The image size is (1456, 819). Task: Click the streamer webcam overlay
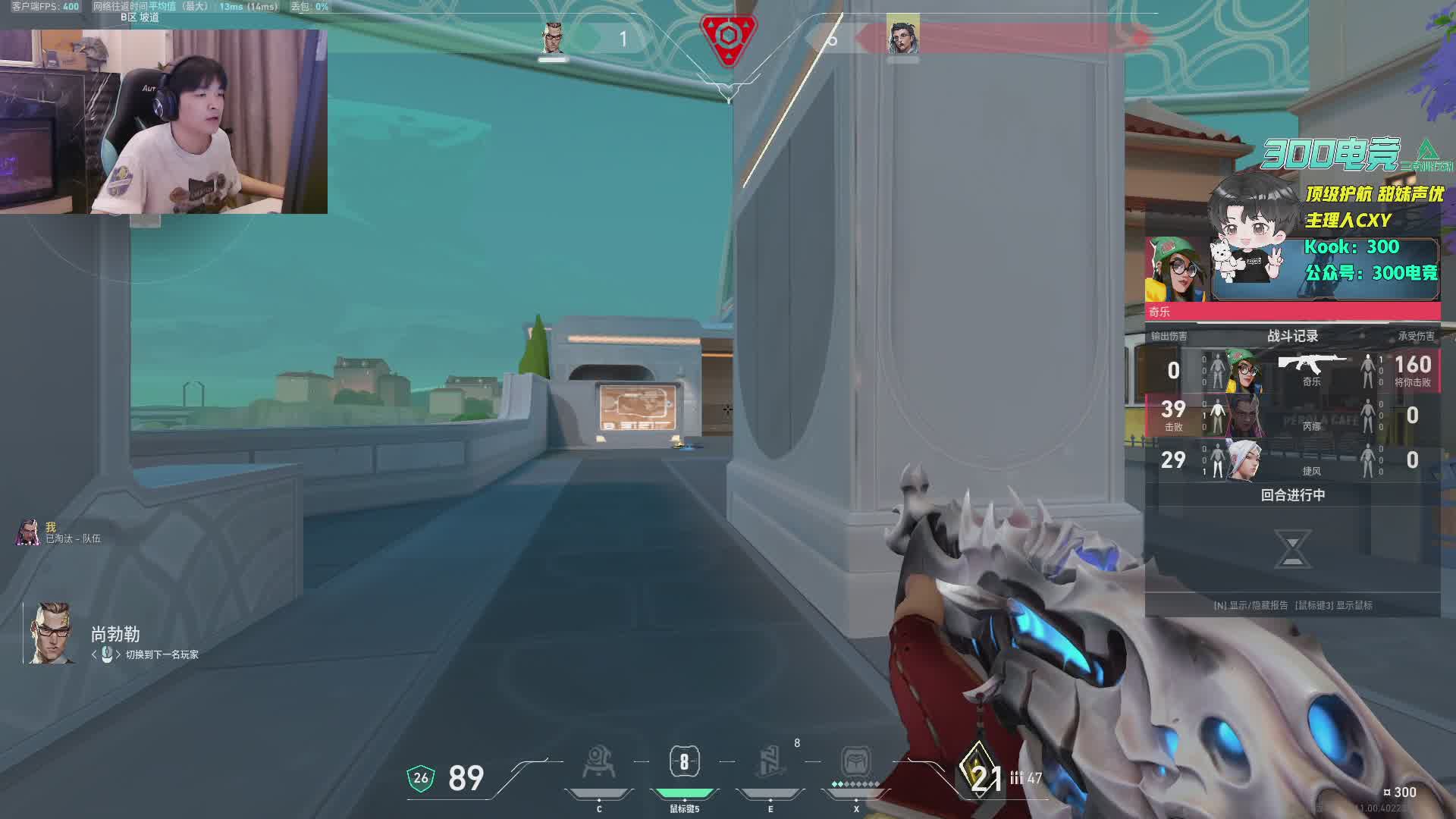(x=164, y=121)
